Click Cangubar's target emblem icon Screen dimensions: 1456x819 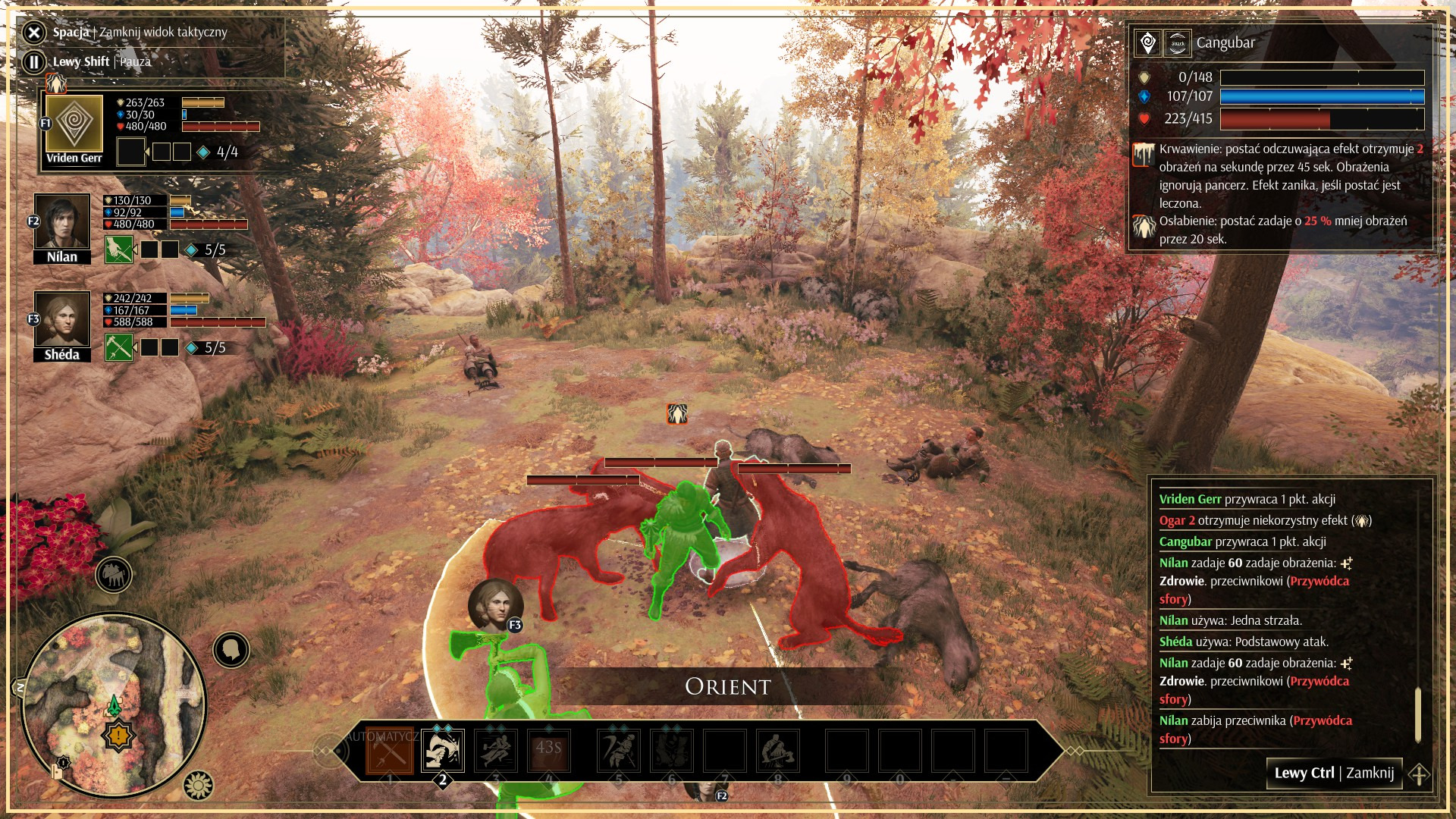point(1148,43)
